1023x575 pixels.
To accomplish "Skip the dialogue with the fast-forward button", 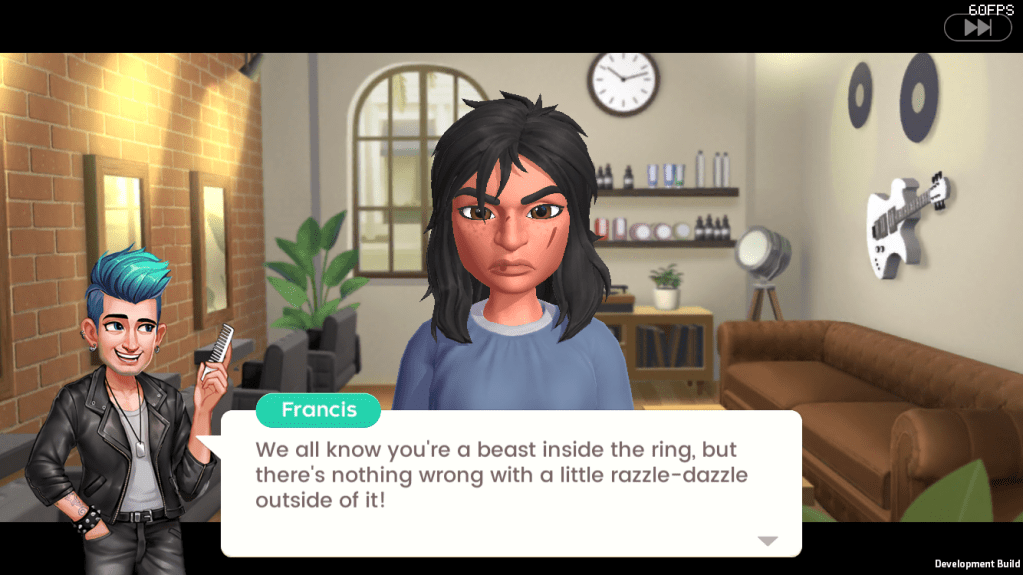I will [x=977, y=28].
